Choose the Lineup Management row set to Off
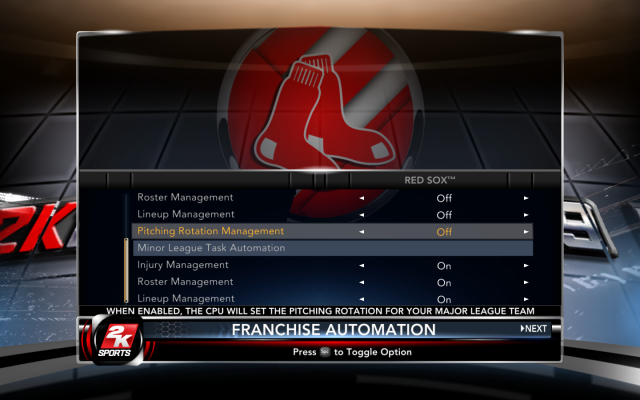 click(x=186, y=214)
